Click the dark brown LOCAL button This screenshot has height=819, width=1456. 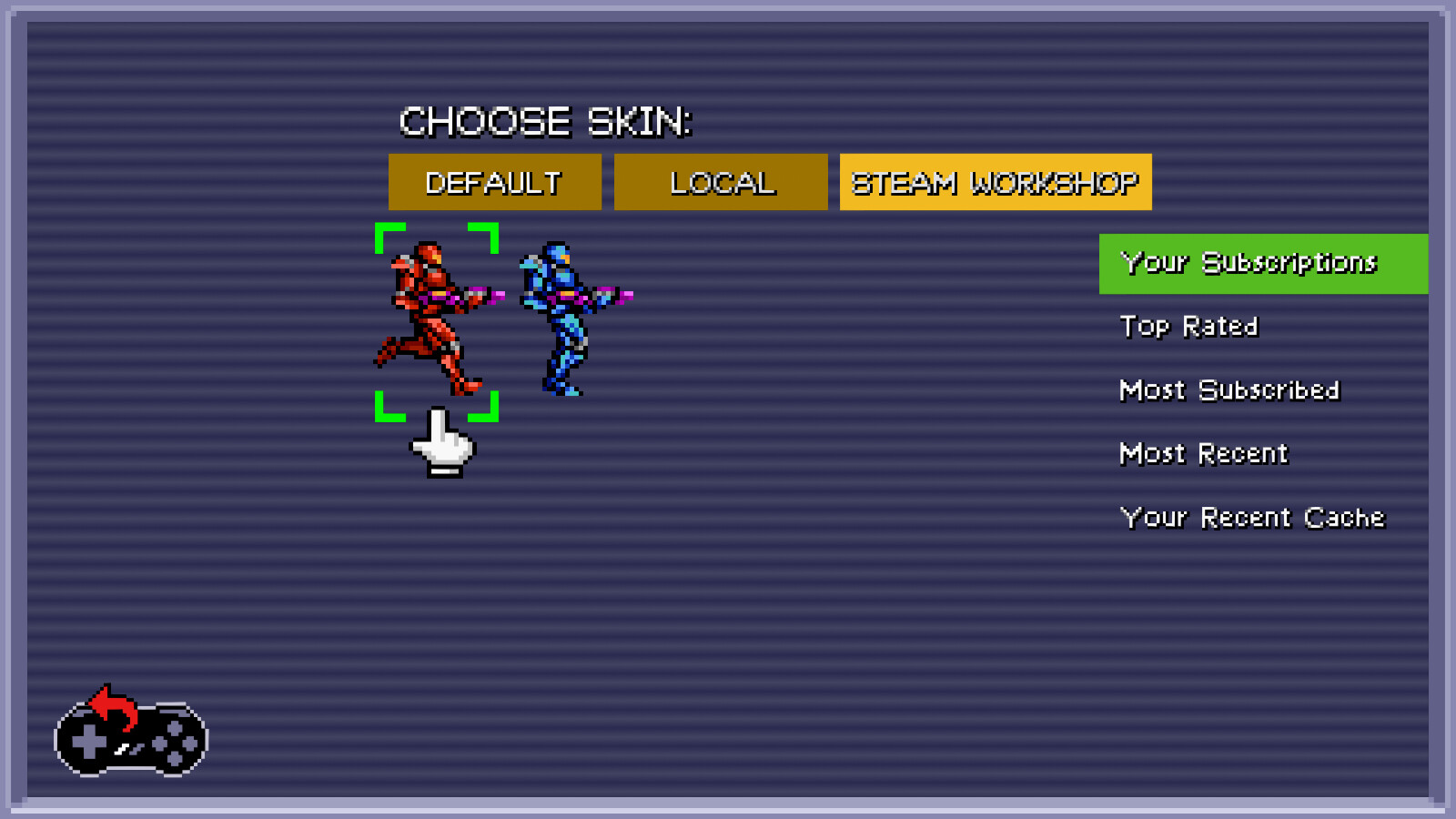pos(722,182)
